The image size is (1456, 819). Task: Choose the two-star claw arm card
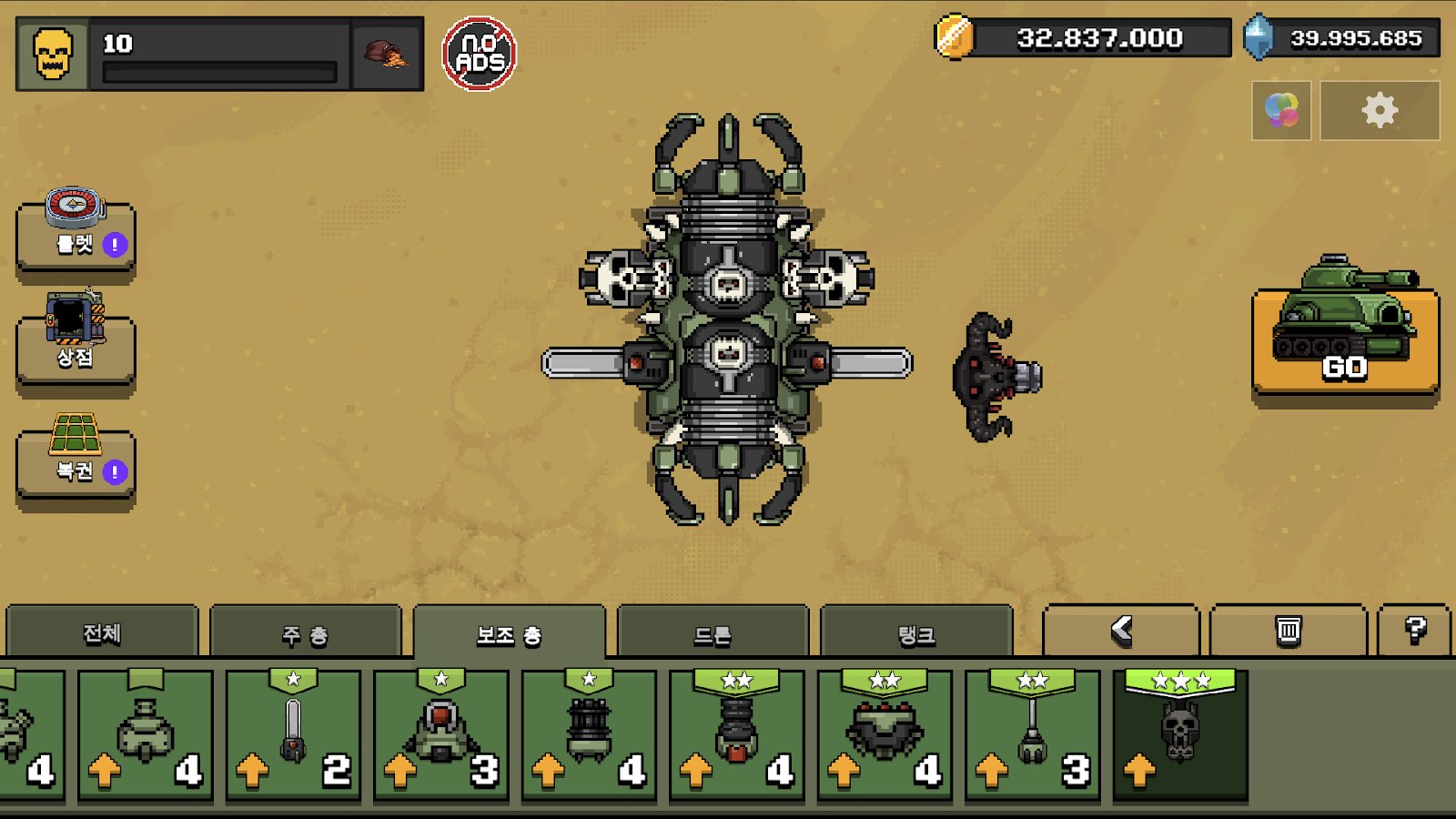[x=1032, y=735]
